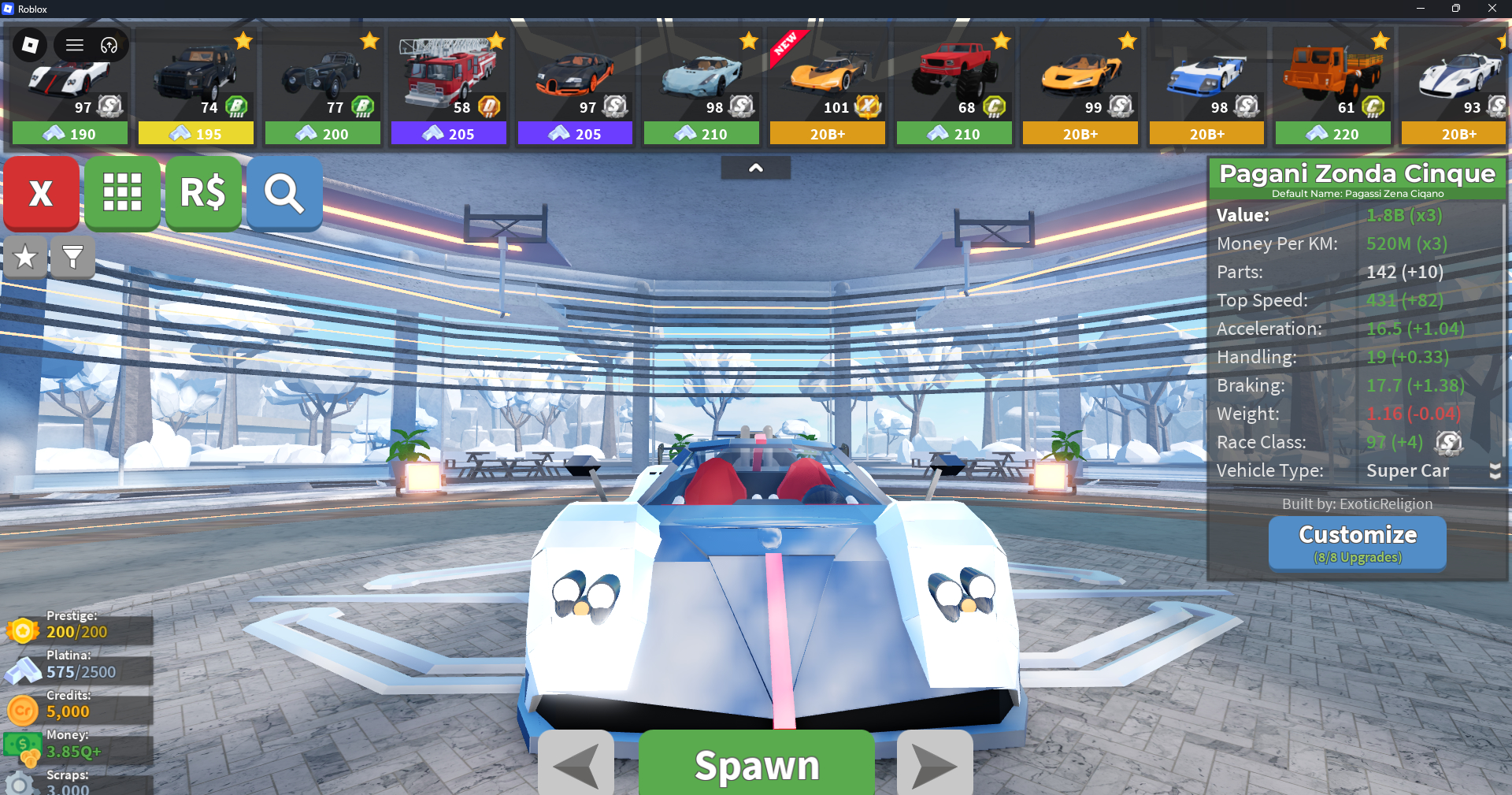This screenshot has width=1512, height=795.
Task: Toggle the favorites star filter
Action: (25, 257)
